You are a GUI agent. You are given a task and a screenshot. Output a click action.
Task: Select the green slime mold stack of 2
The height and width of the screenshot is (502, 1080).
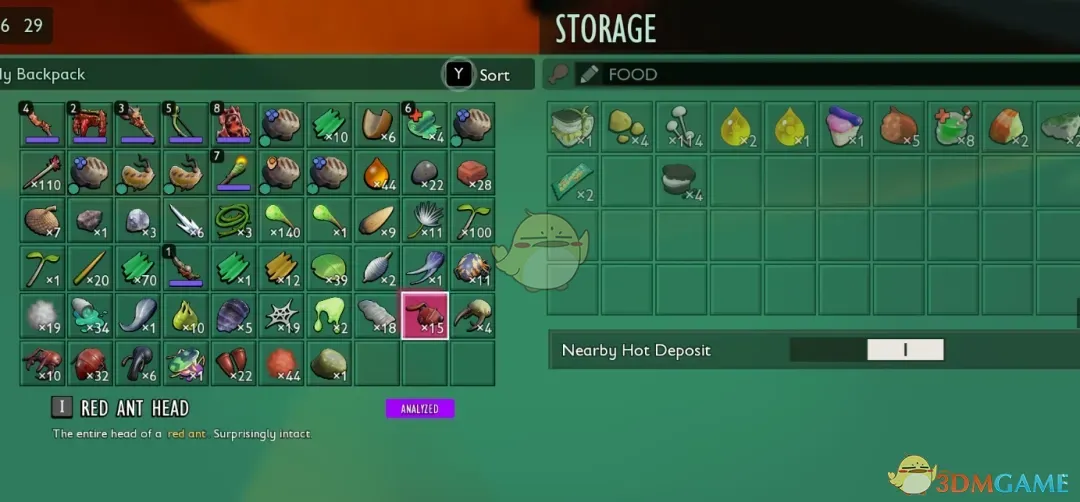tap(329, 315)
